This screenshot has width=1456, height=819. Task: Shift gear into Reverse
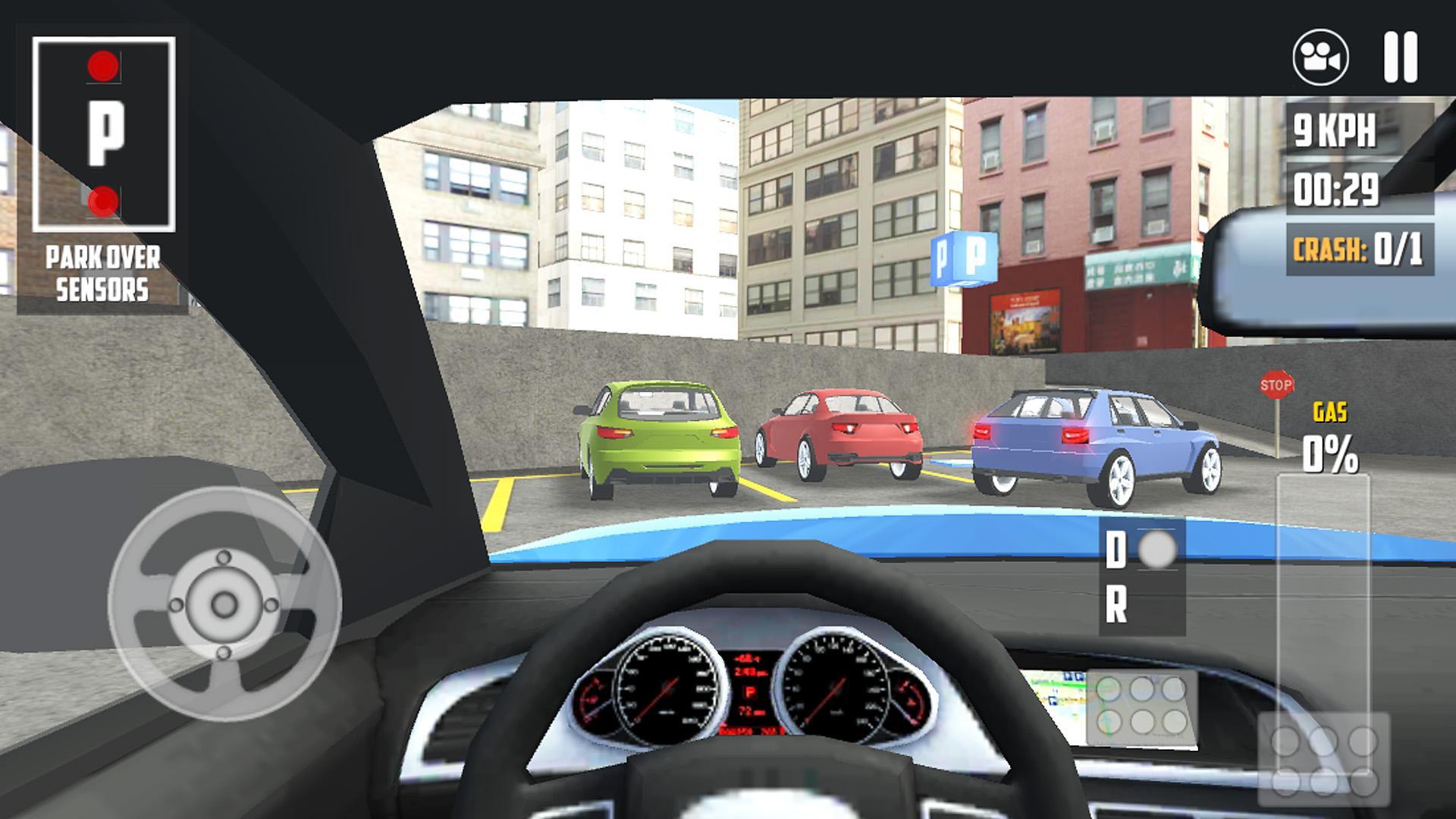(x=1116, y=607)
